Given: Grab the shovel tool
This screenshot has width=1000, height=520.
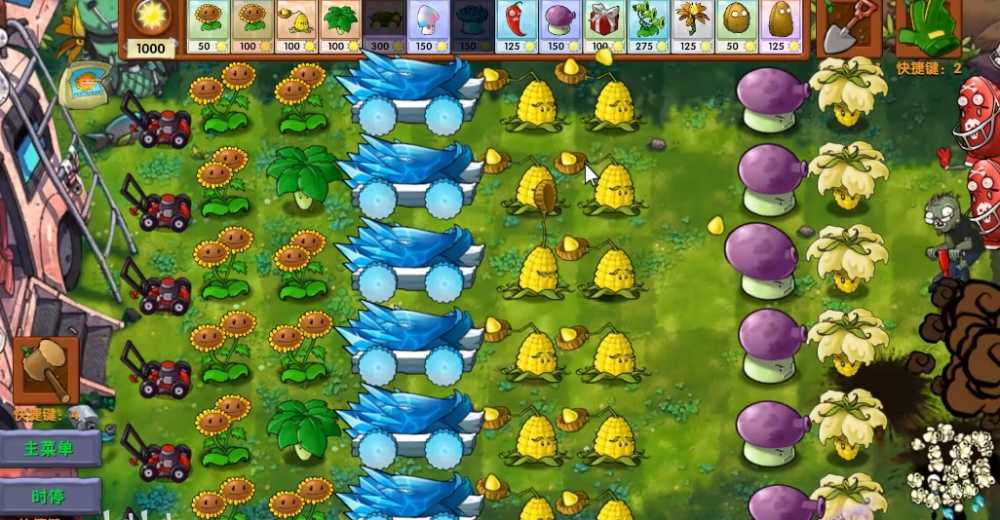Looking at the screenshot, I should tap(847, 28).
